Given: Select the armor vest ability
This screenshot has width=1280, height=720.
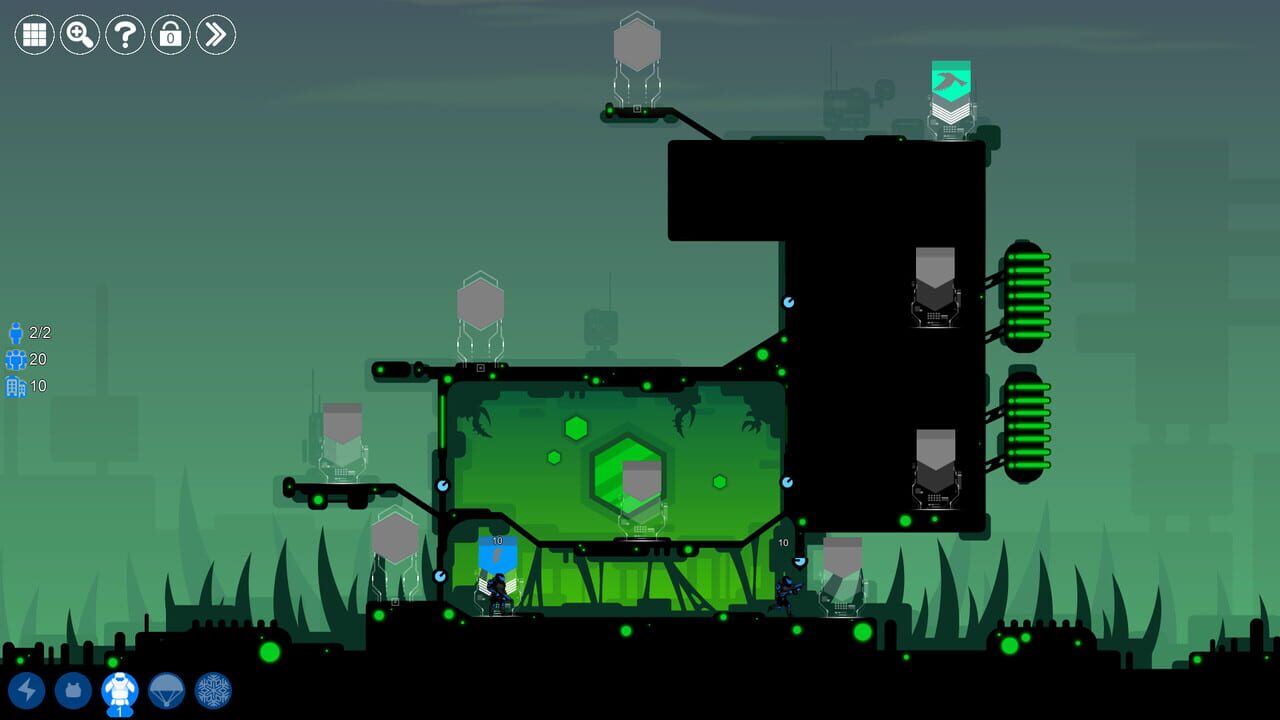Looking at the screenshot, I should [x=74, y=690].
